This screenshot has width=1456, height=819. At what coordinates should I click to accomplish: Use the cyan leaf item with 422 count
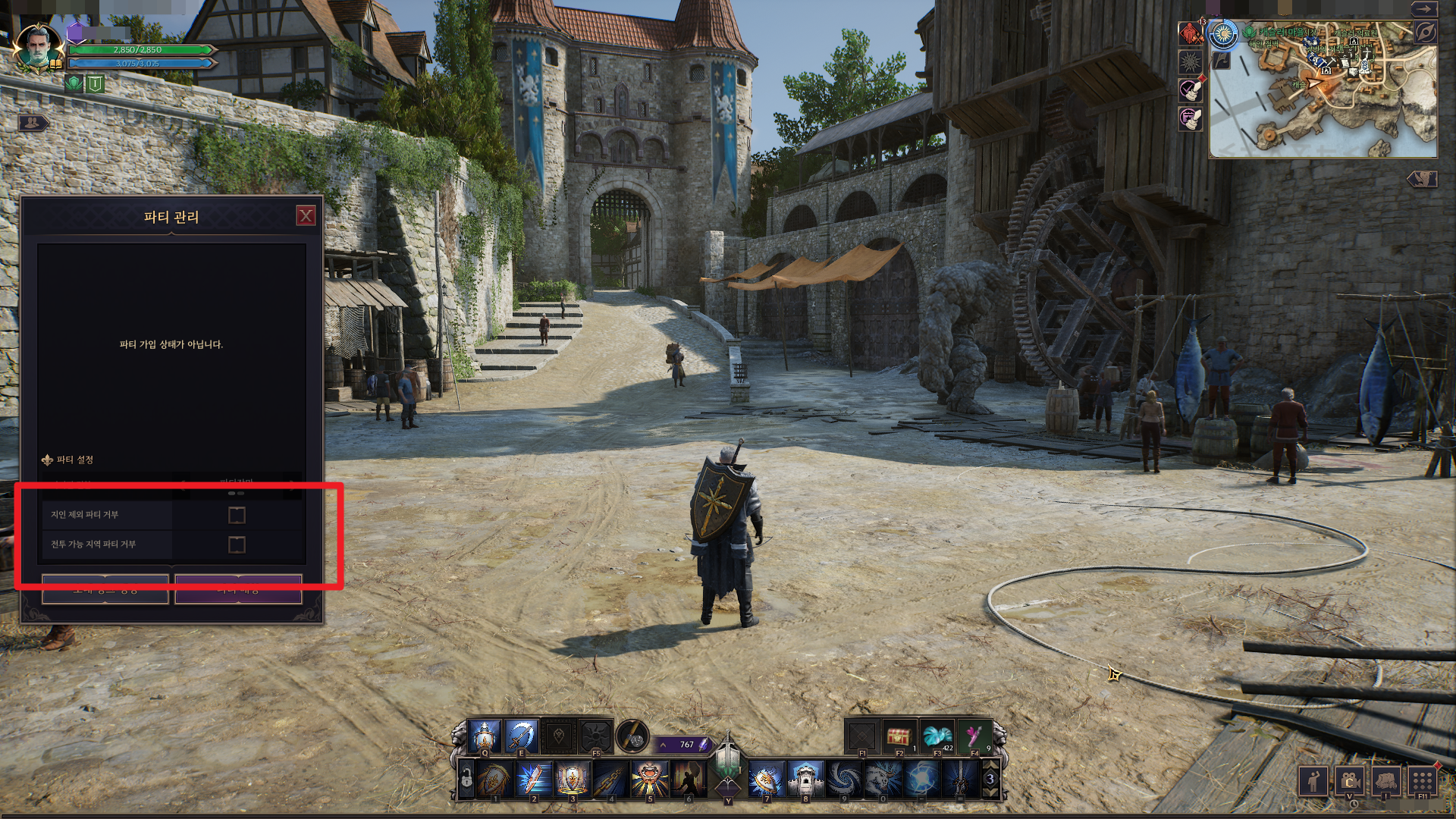point(937,737)
